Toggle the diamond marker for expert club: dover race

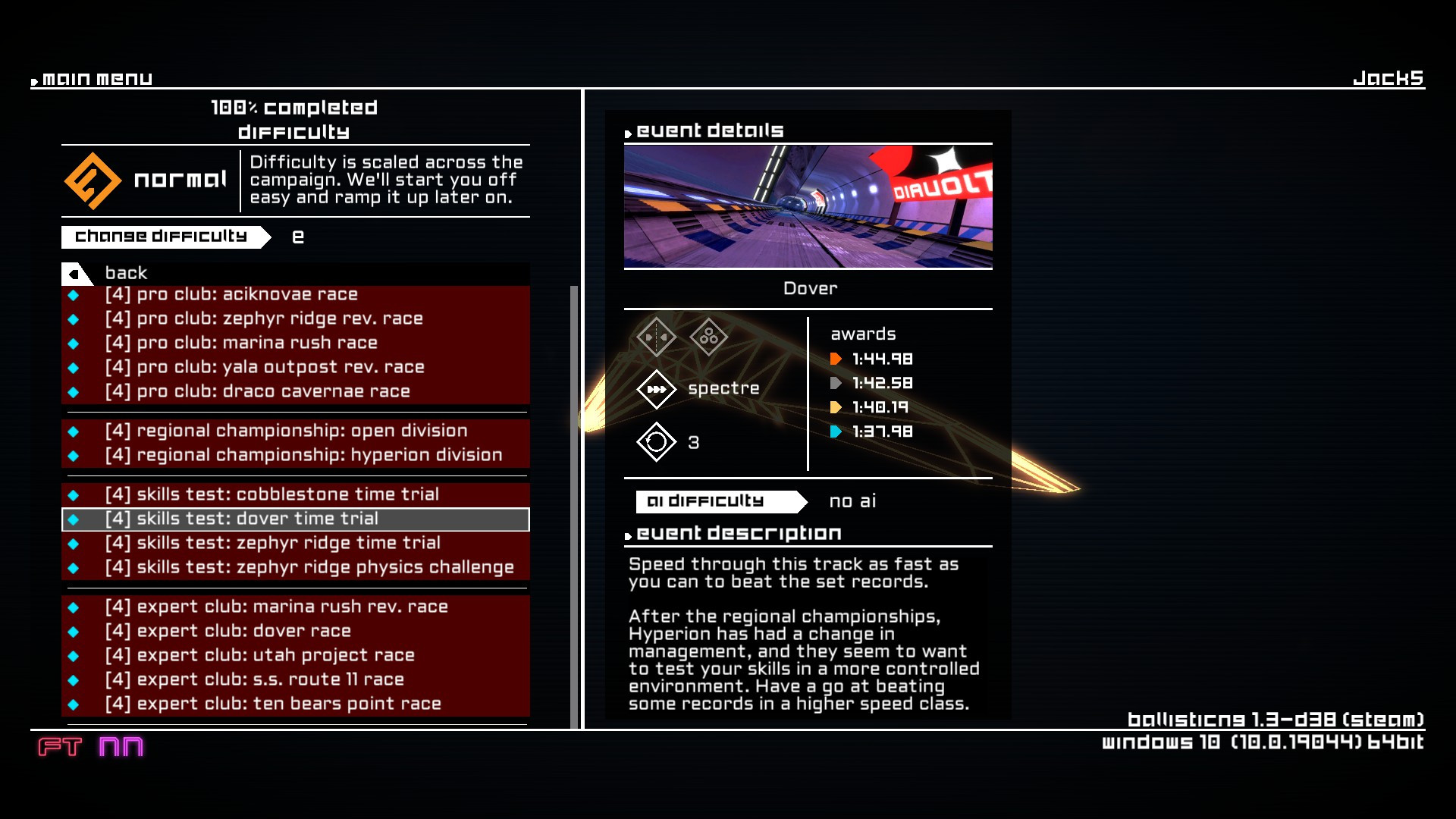tap(74, 630)
